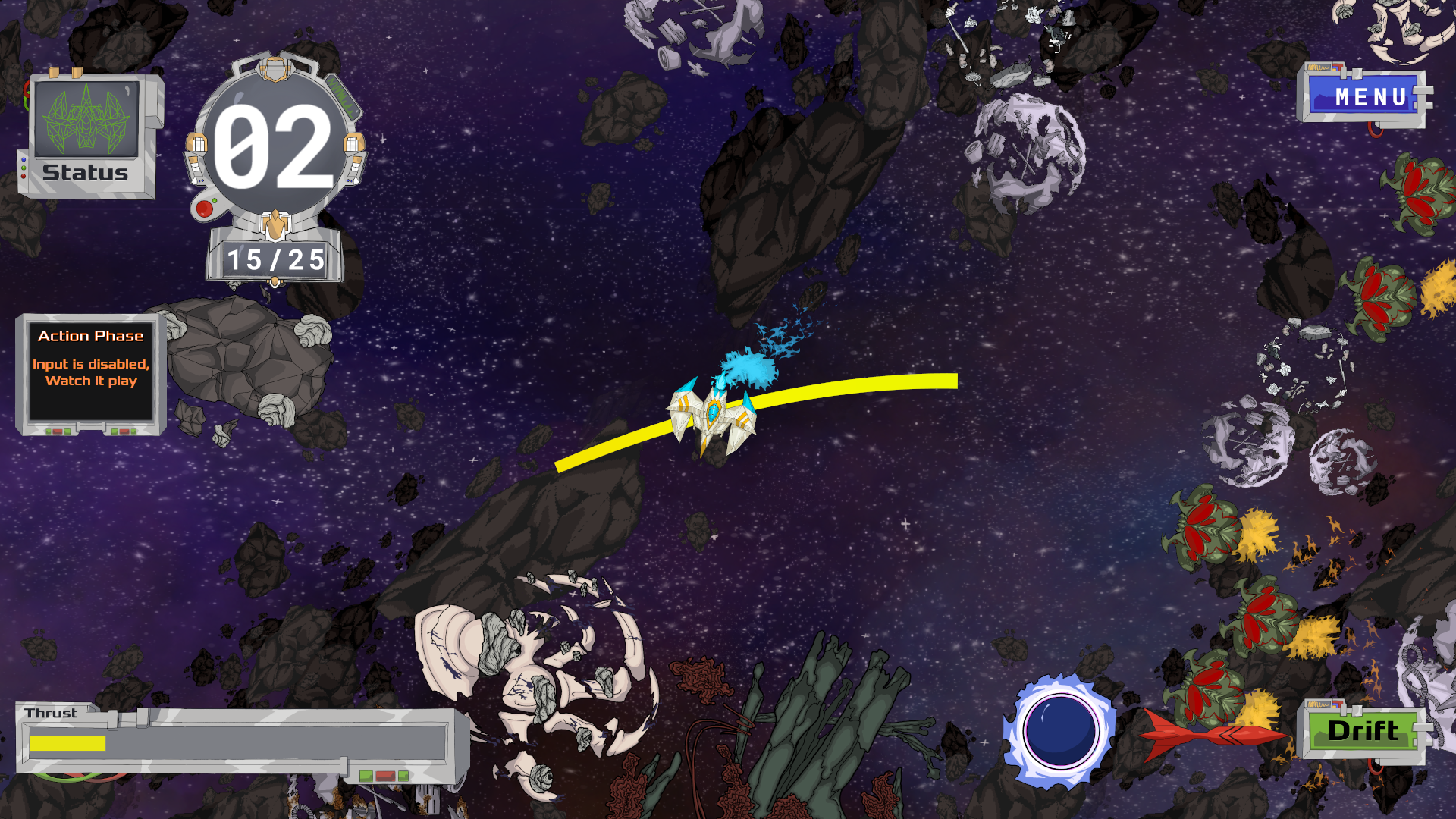The image size is (1456, 819).
Task: Open the ship Status panel
Action: point(86,136)
